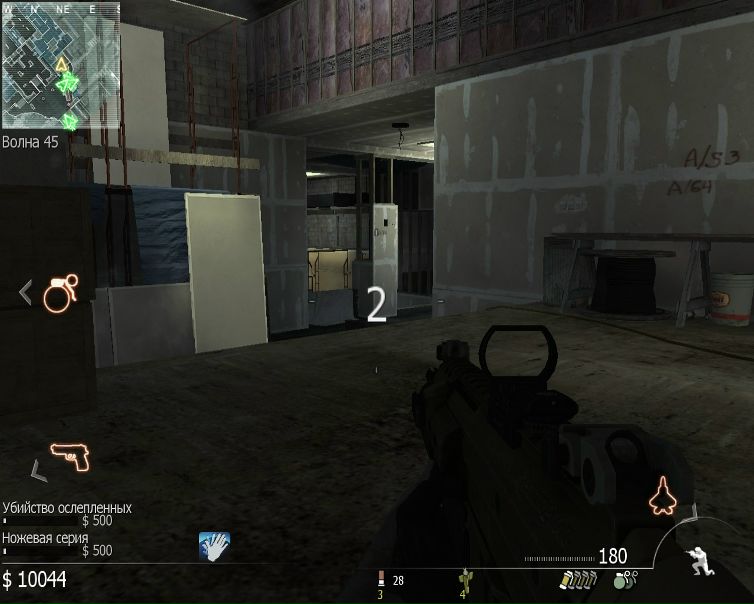Select the grenade equipment icon
This screenshot has width=754, height=604.
tap(59, 295)
